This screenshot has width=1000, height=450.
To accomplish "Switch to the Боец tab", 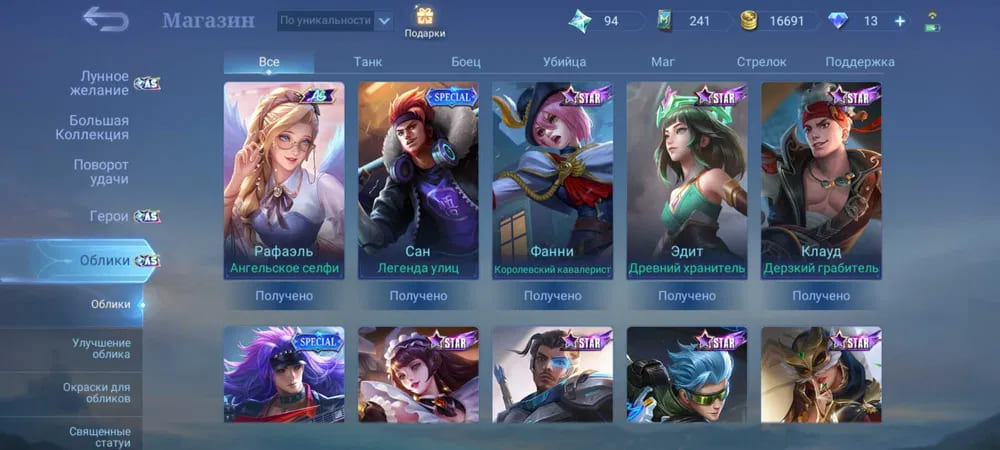I will coord(466,62).
